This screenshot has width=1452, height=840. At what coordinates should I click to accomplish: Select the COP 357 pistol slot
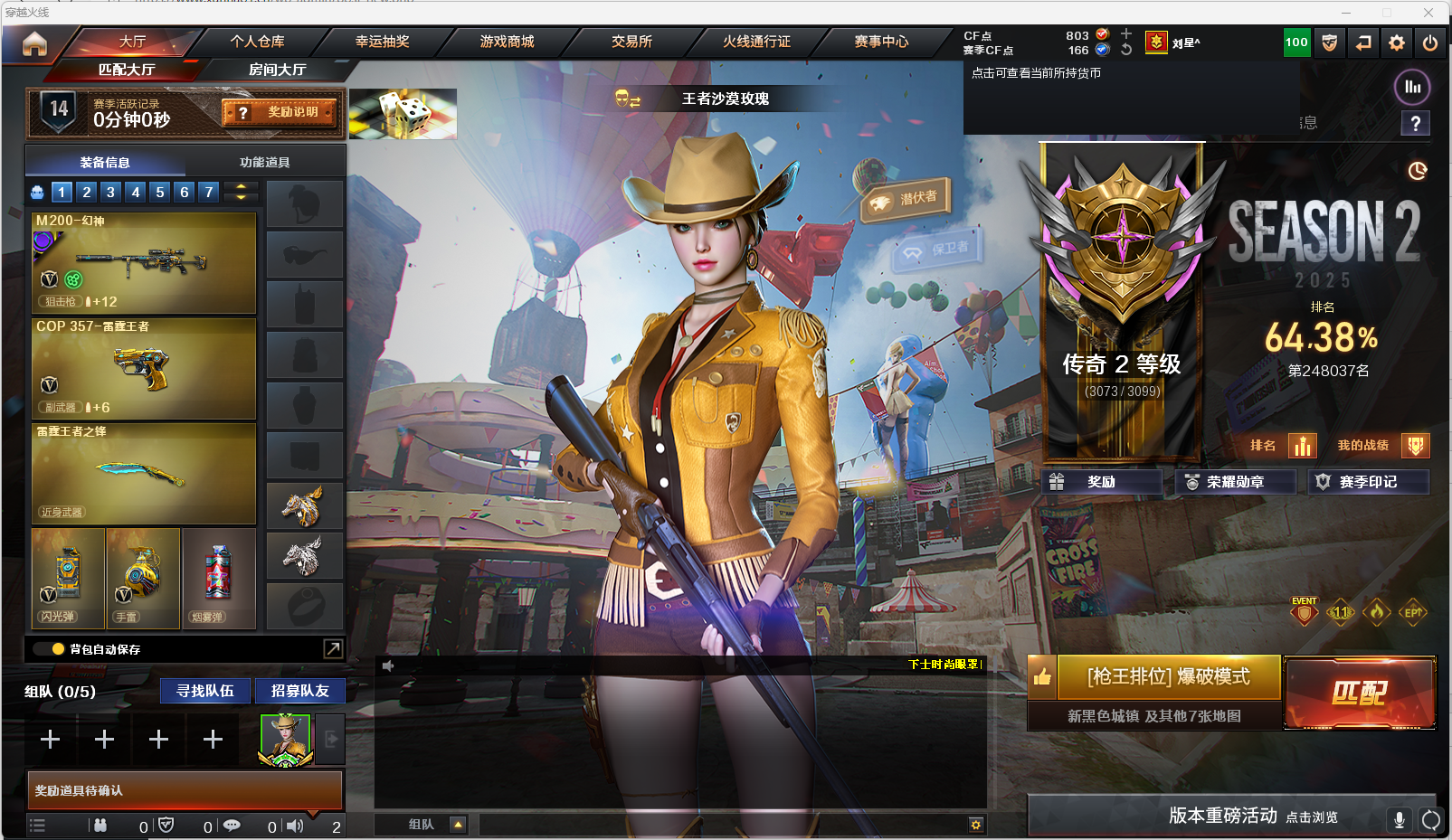click(144, 368)
